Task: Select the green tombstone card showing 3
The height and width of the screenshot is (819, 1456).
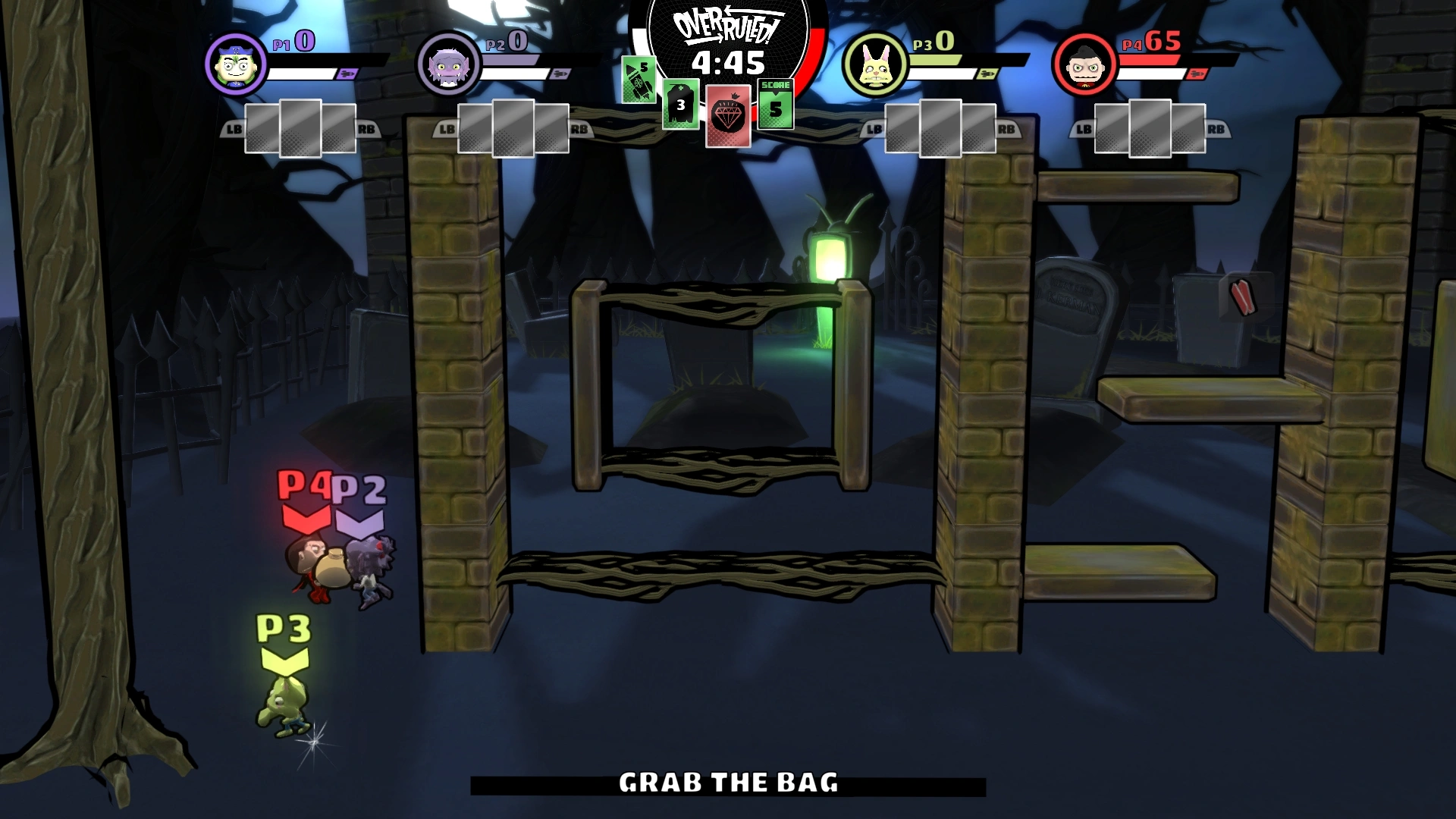Action: tap(680, 105)
